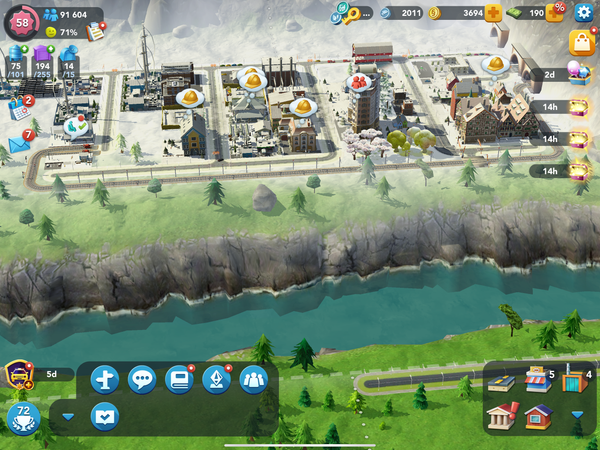
Task: Open the friends group icon
Action: point(253,380)
